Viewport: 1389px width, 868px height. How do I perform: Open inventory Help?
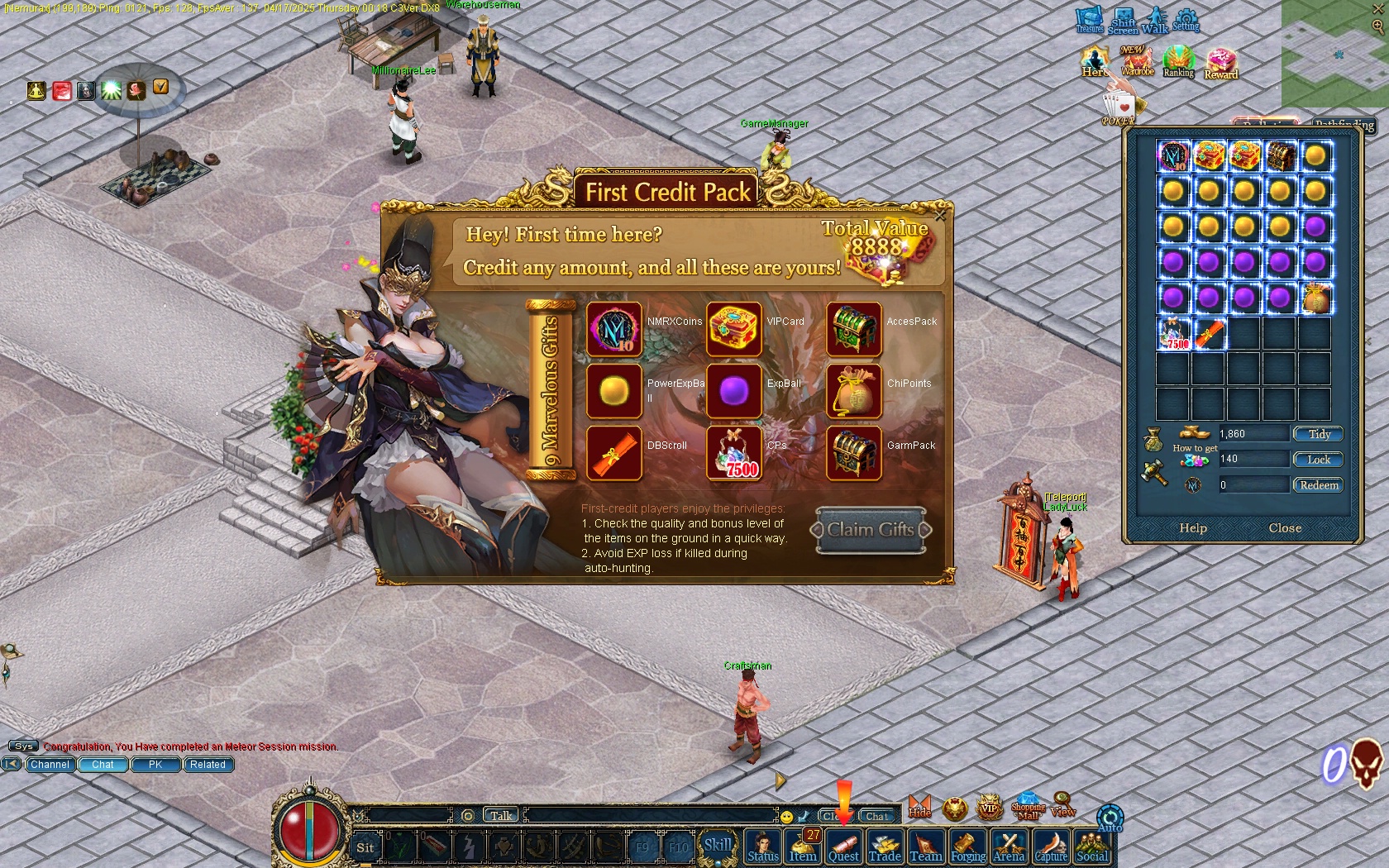(x=1193, y=528)
